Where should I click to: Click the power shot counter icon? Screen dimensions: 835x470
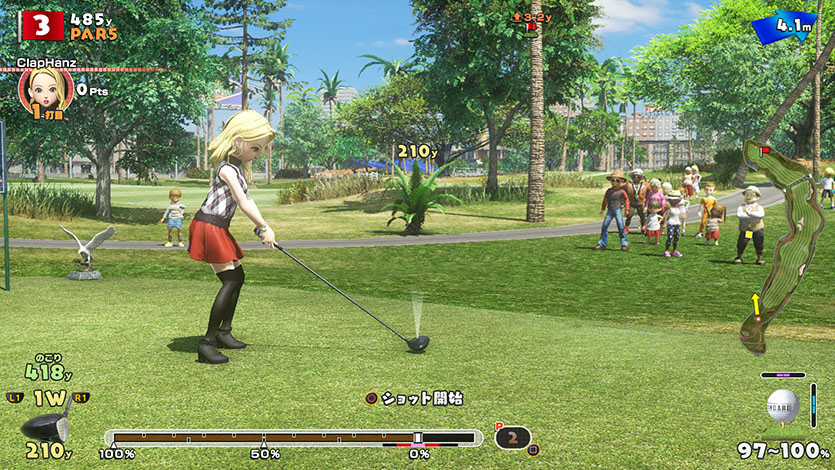pos(513,437)
